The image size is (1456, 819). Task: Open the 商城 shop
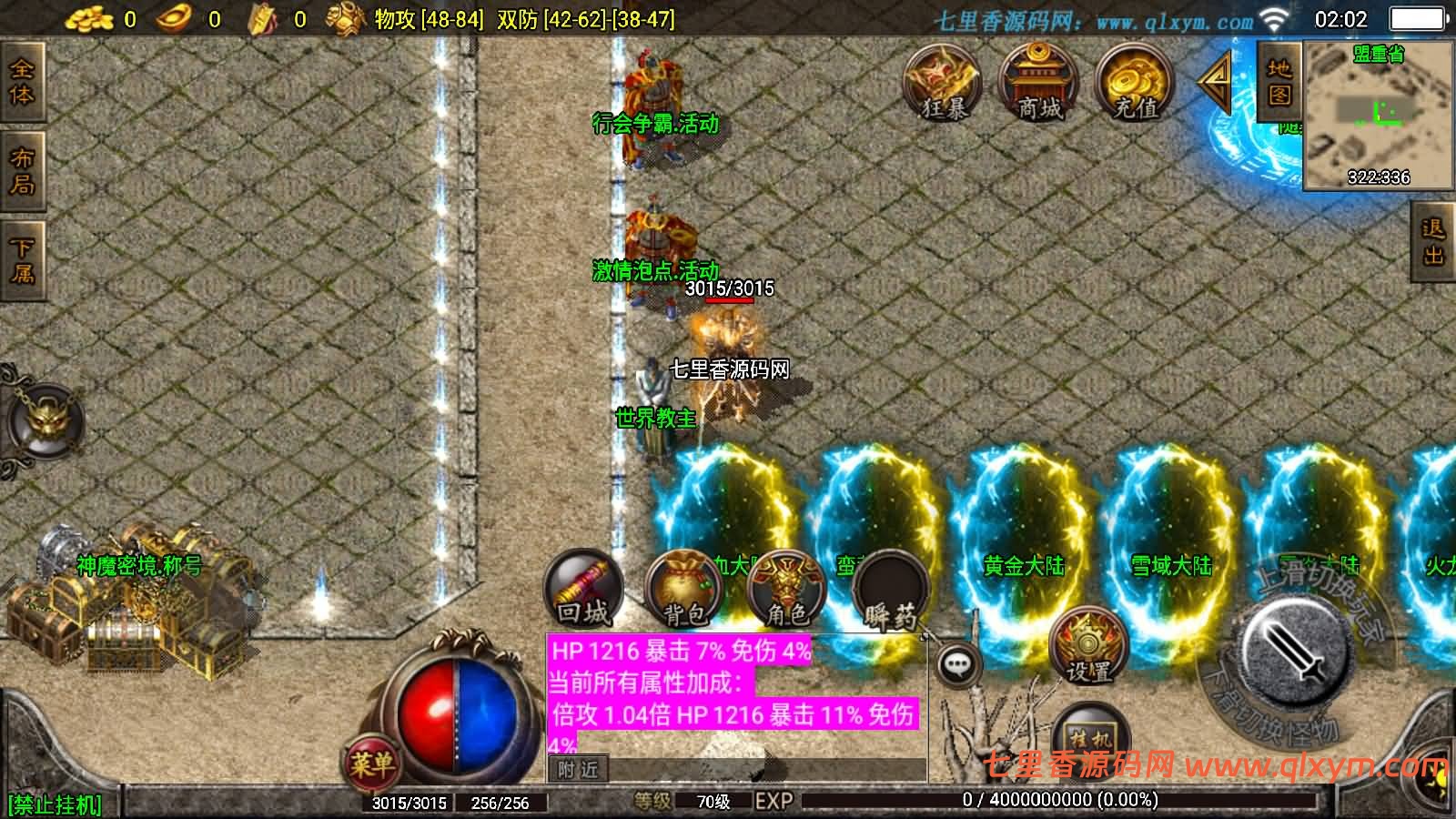tap(1039, 84)
